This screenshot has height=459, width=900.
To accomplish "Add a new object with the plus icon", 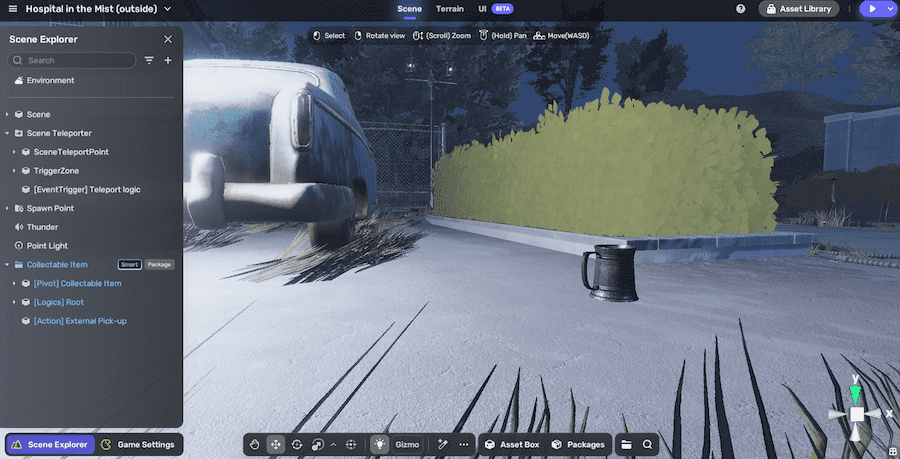I will point(168,61).
